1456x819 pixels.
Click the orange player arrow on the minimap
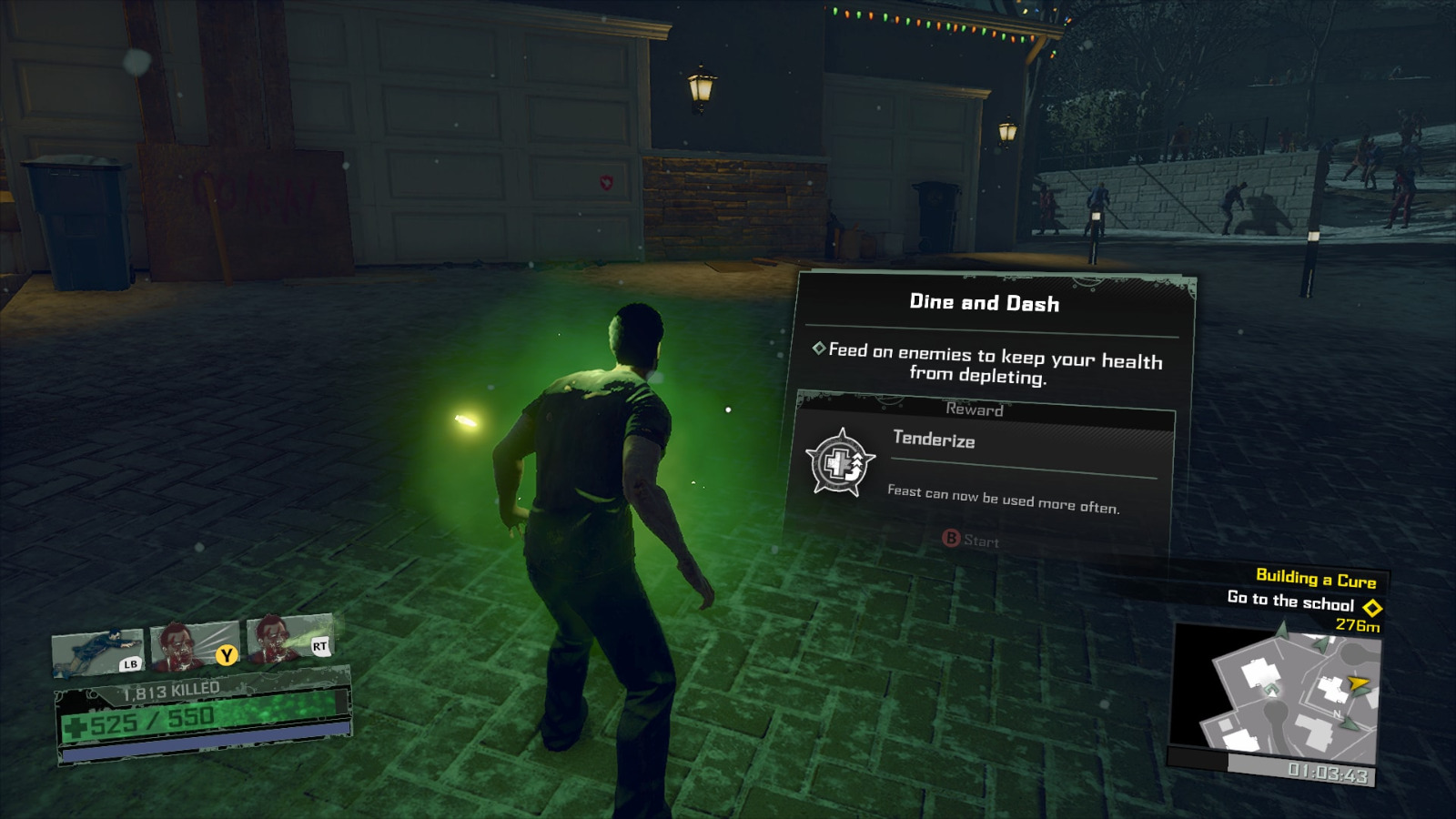1358,682
